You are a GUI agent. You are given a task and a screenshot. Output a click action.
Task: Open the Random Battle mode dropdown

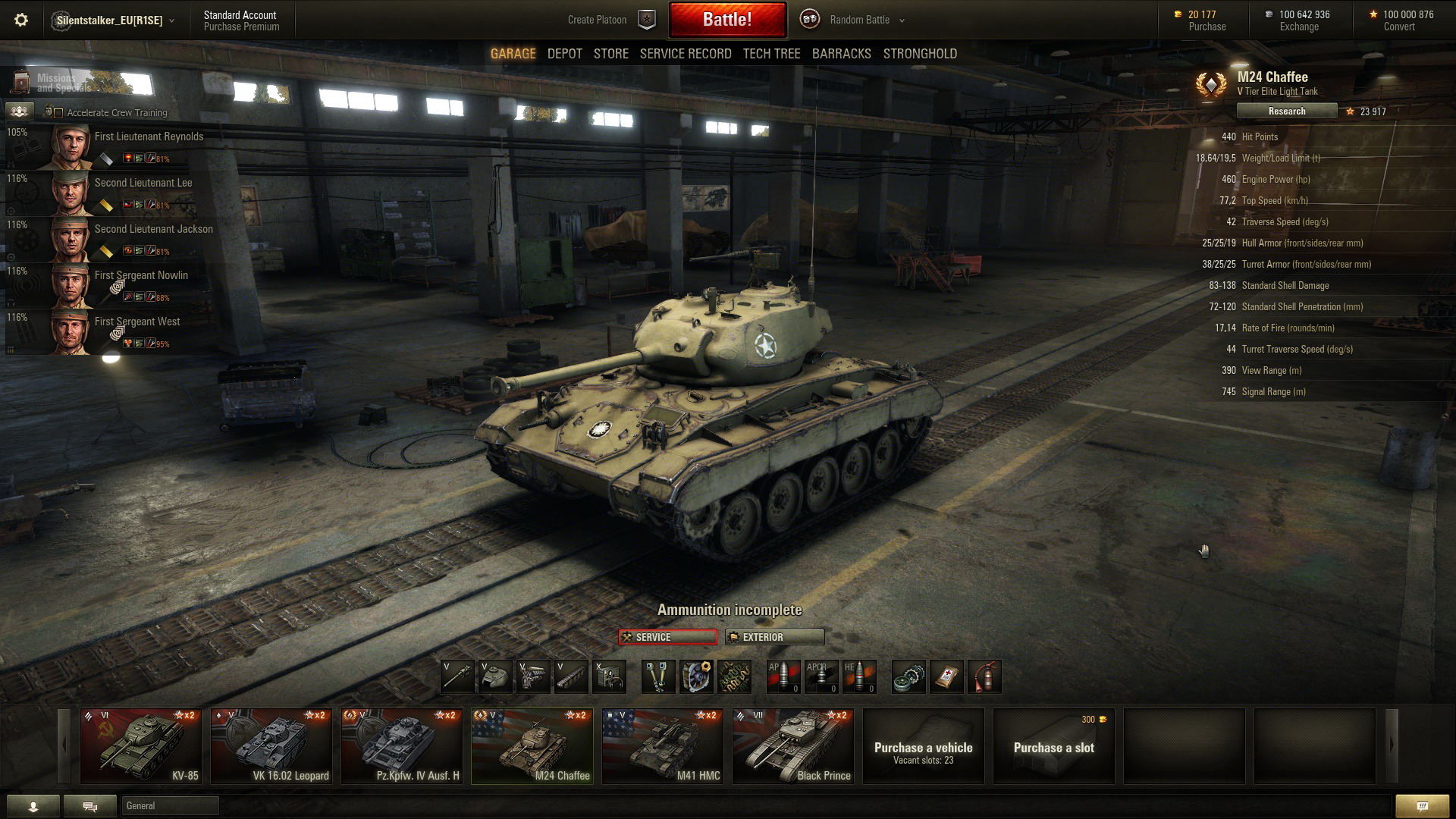click(866, 20)
